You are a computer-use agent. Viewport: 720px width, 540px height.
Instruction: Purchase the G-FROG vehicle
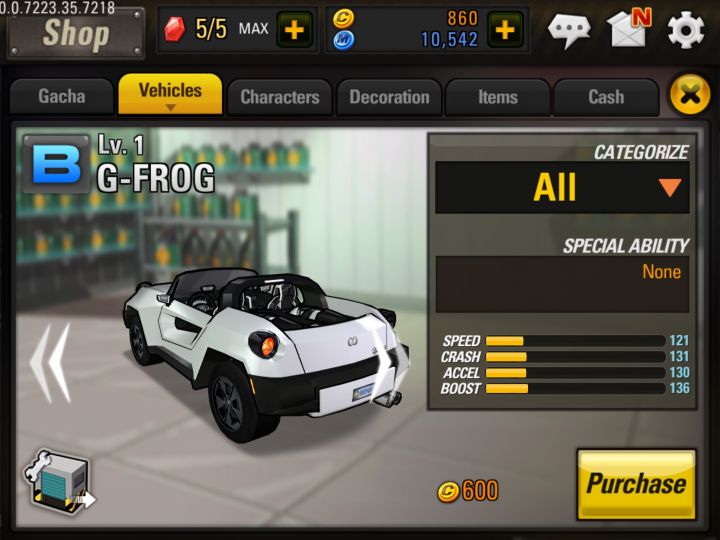(636, 484)
